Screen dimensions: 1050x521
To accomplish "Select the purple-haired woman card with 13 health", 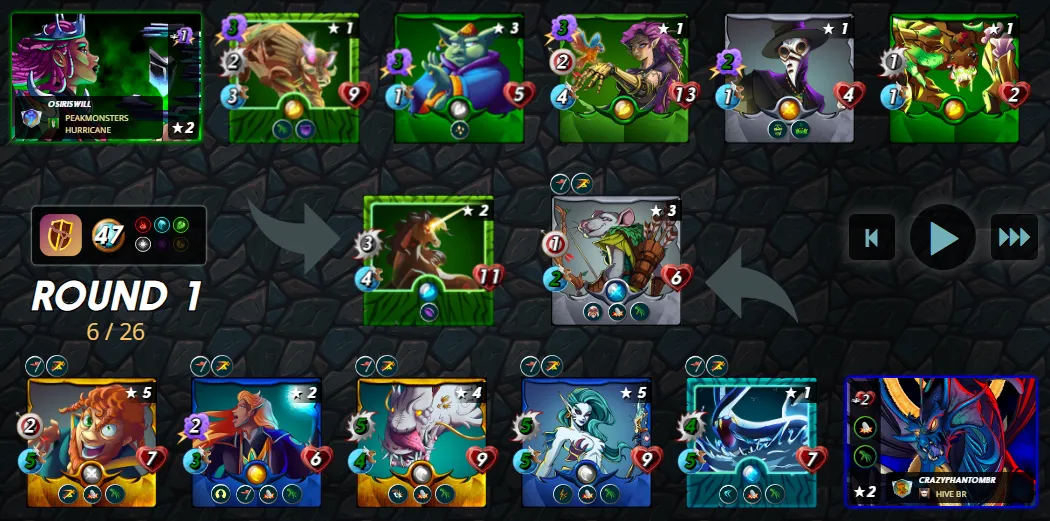I will click(x=622, y=77).
